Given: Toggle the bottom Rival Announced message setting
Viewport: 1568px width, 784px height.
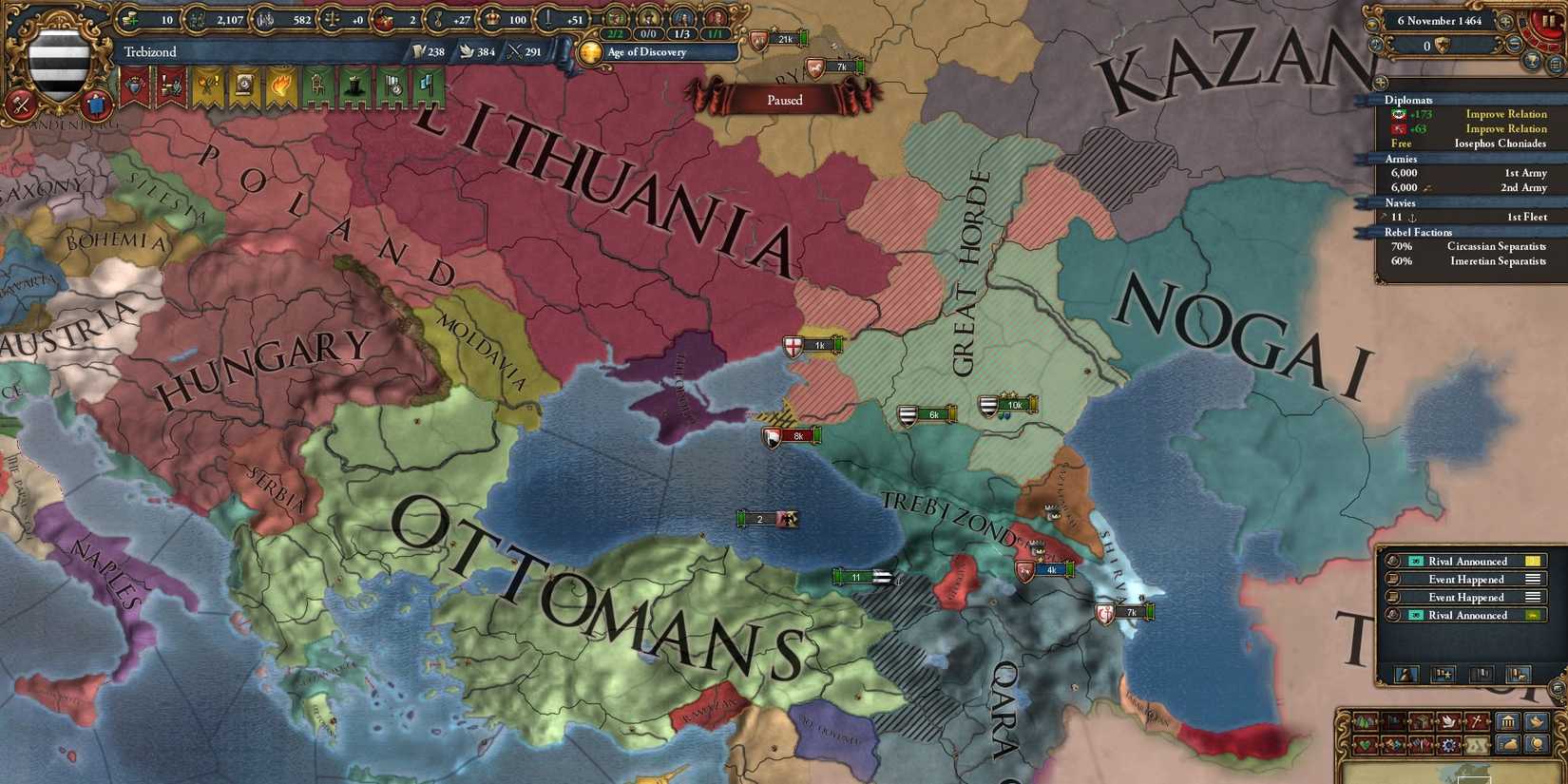Looking at the screenshot, I should 1532,615.
